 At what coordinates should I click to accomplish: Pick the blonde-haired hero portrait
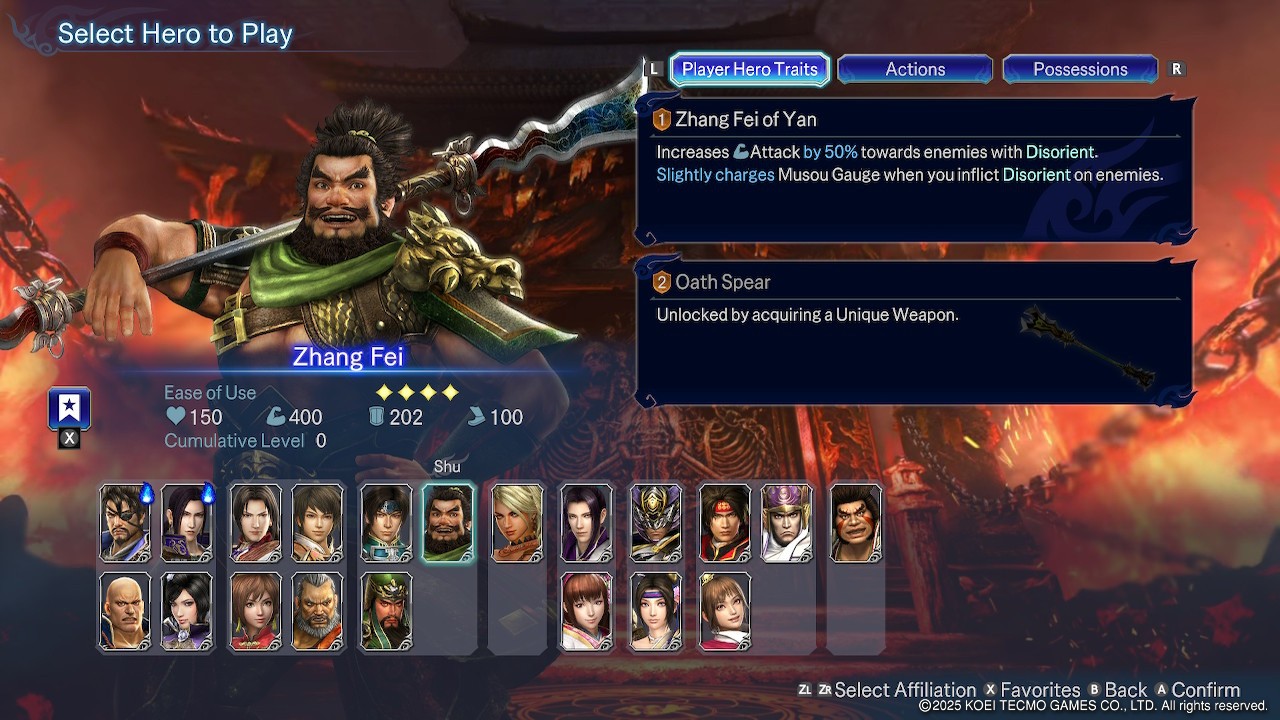tap(517, 523)
